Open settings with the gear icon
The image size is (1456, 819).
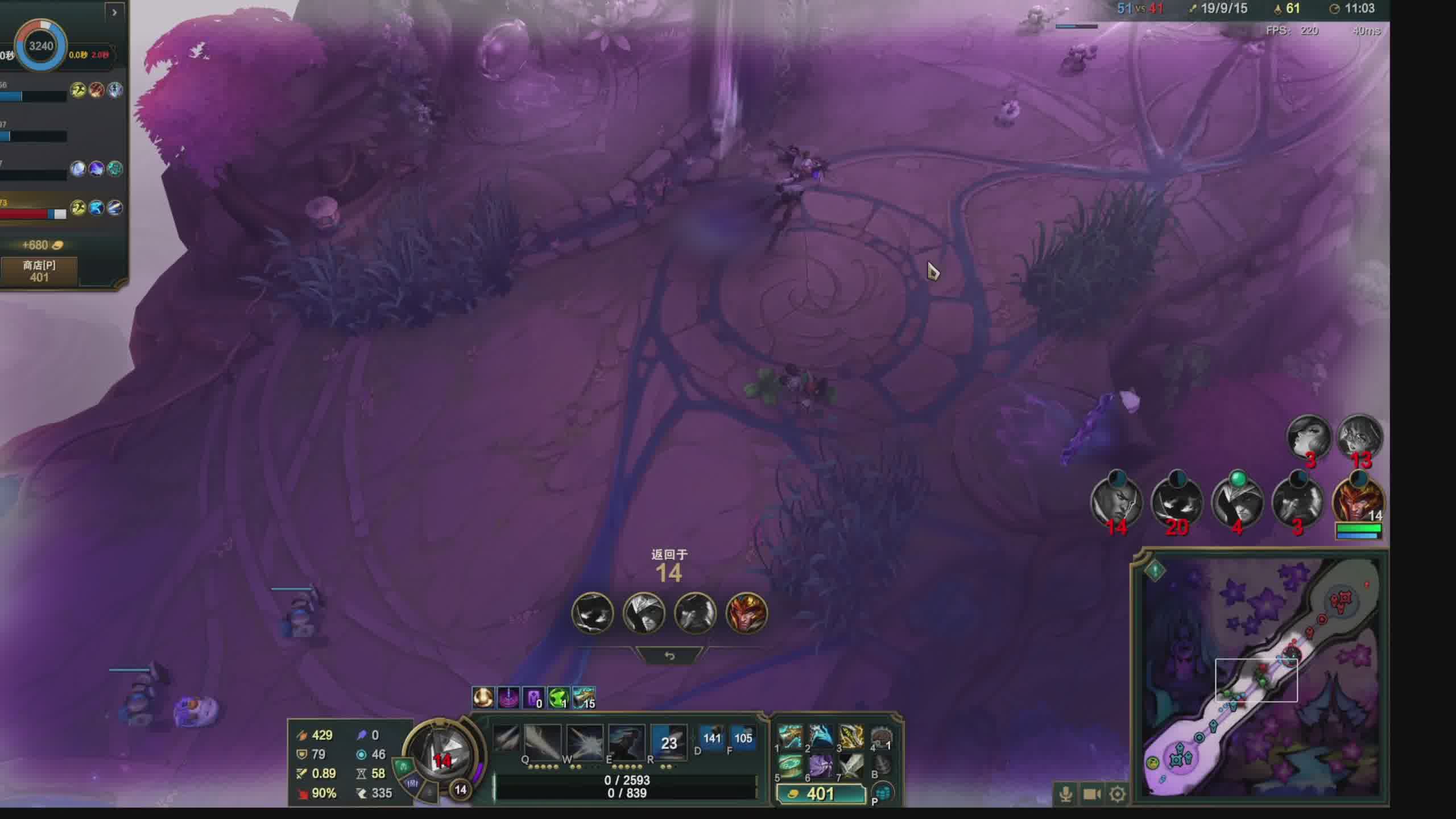pos(1117,794)
